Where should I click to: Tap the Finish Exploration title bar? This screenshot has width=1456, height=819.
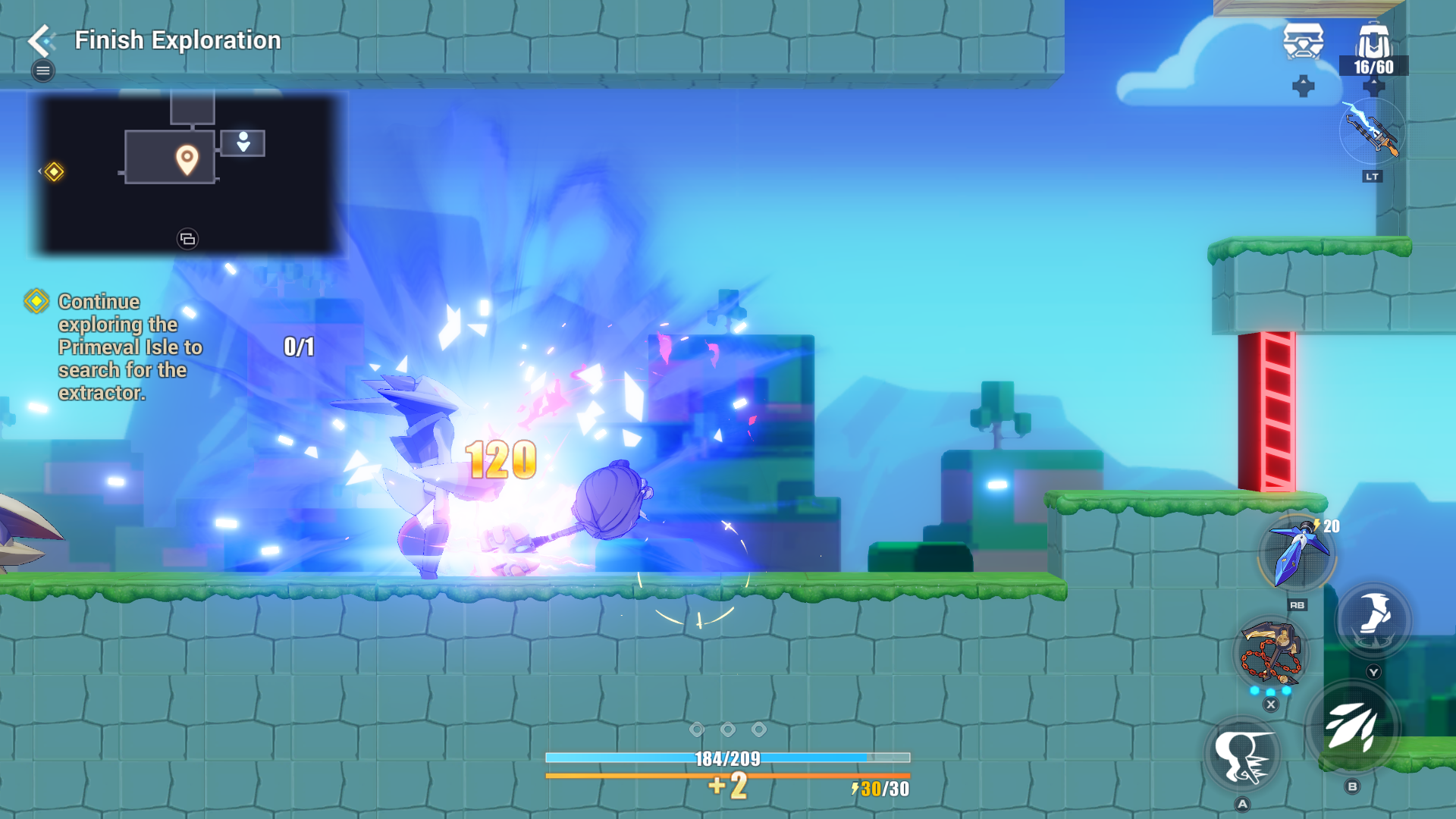tap(177, 40)
